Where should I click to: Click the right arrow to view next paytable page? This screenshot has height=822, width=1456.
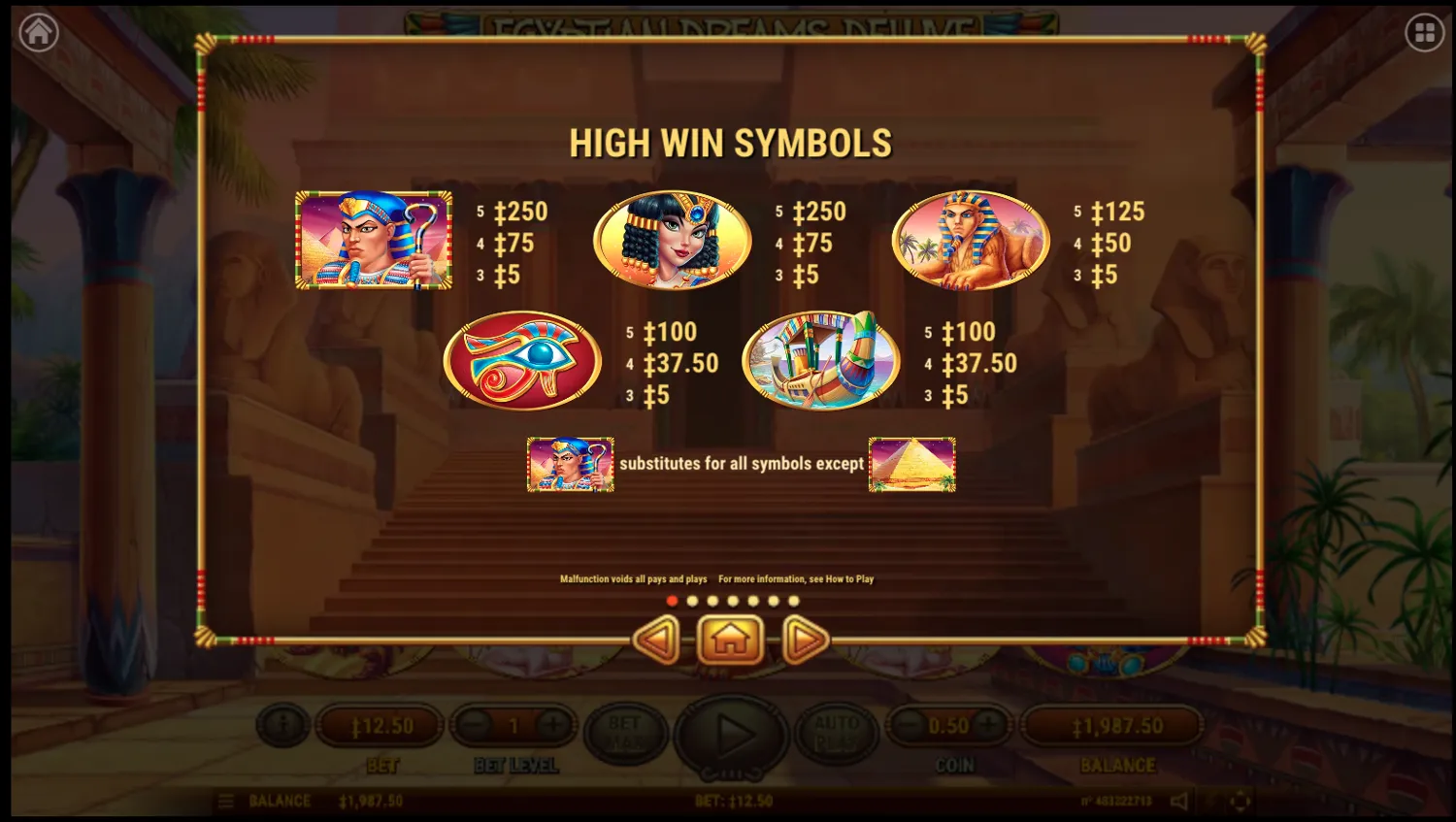(x=804, y=641)
